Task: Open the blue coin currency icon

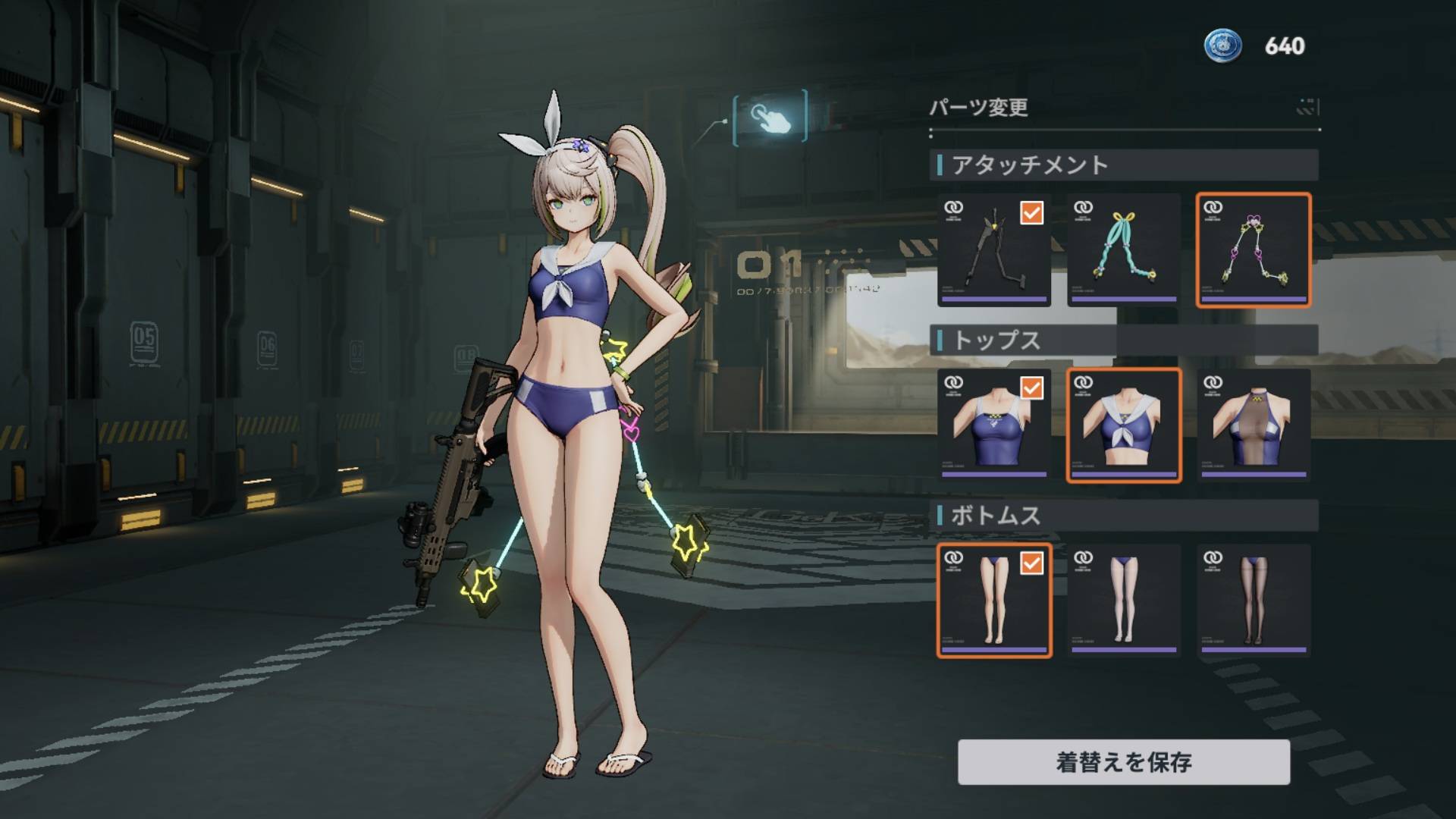Action: click(x=1222, y=45)
